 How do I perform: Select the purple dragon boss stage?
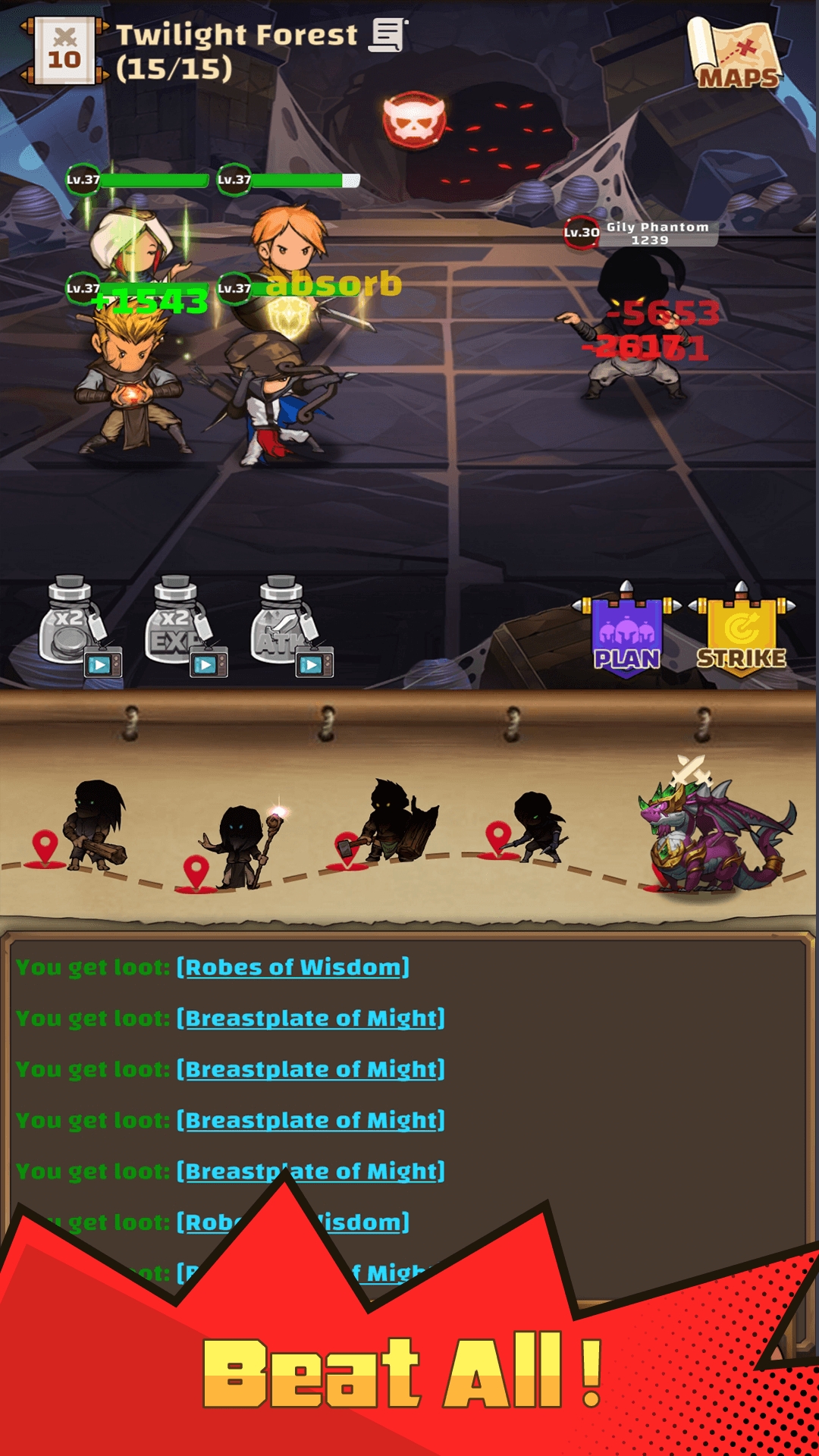(x=711, y=834)
